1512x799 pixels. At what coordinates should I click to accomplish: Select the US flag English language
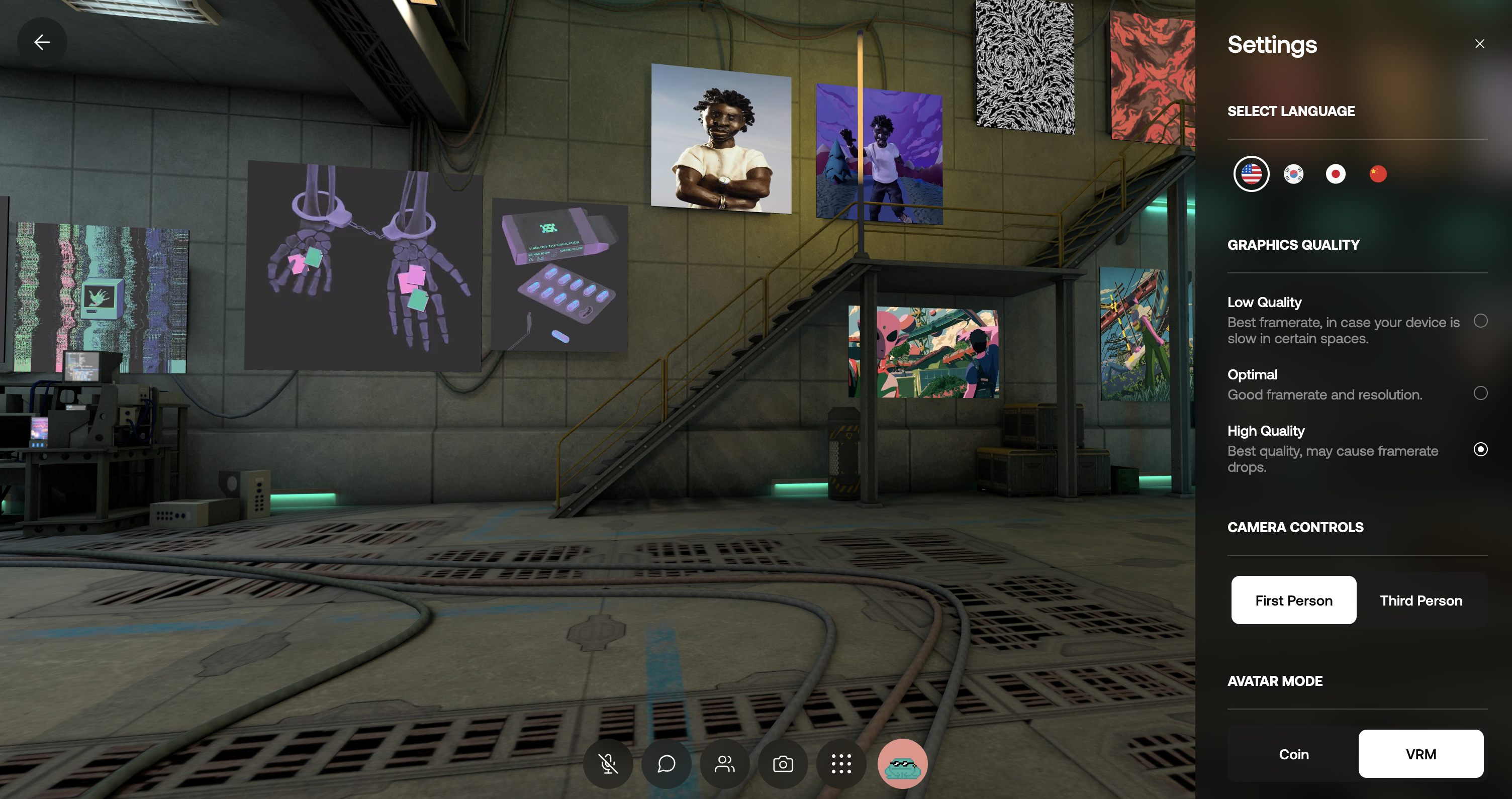[1251, 174]
